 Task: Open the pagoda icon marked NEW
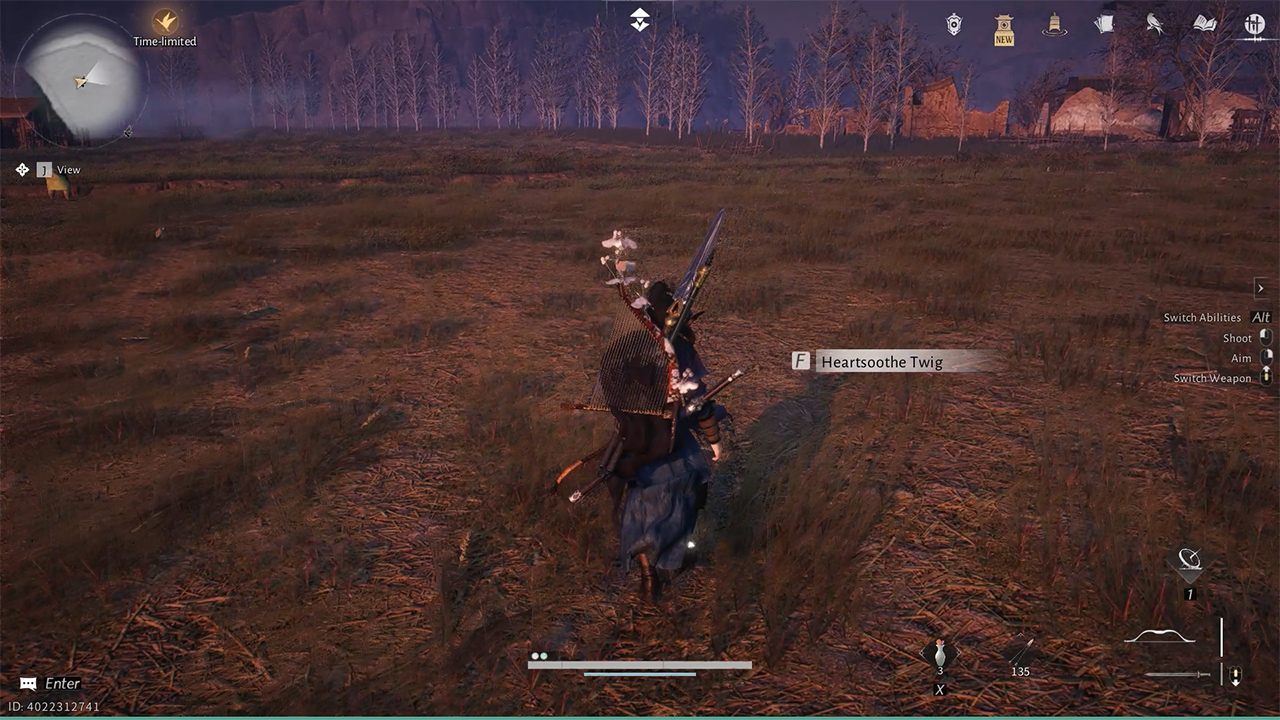point(1004,29)
